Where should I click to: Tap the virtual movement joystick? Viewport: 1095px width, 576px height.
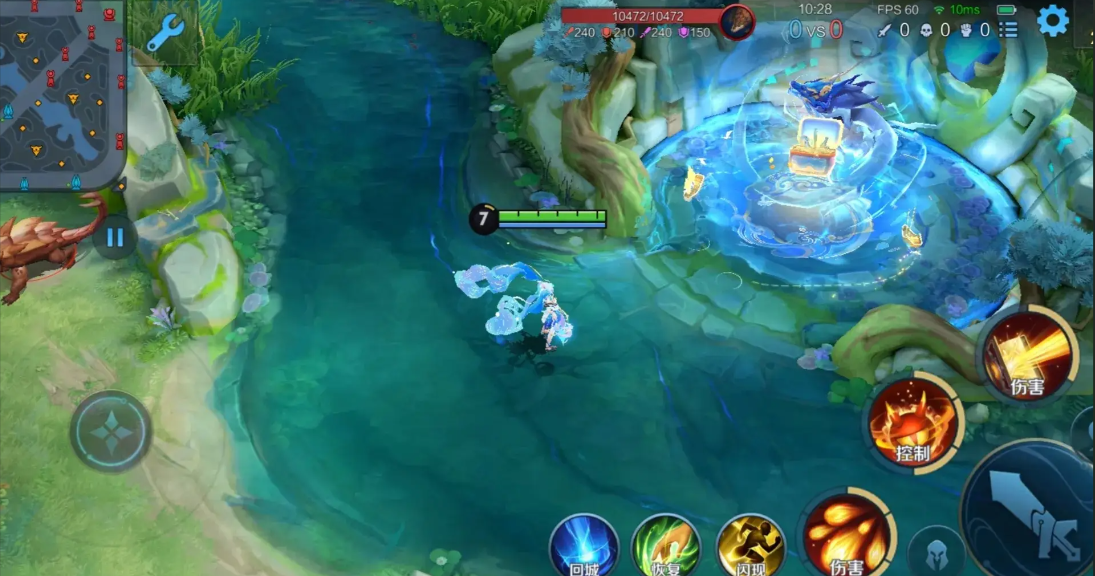(111, 431)
